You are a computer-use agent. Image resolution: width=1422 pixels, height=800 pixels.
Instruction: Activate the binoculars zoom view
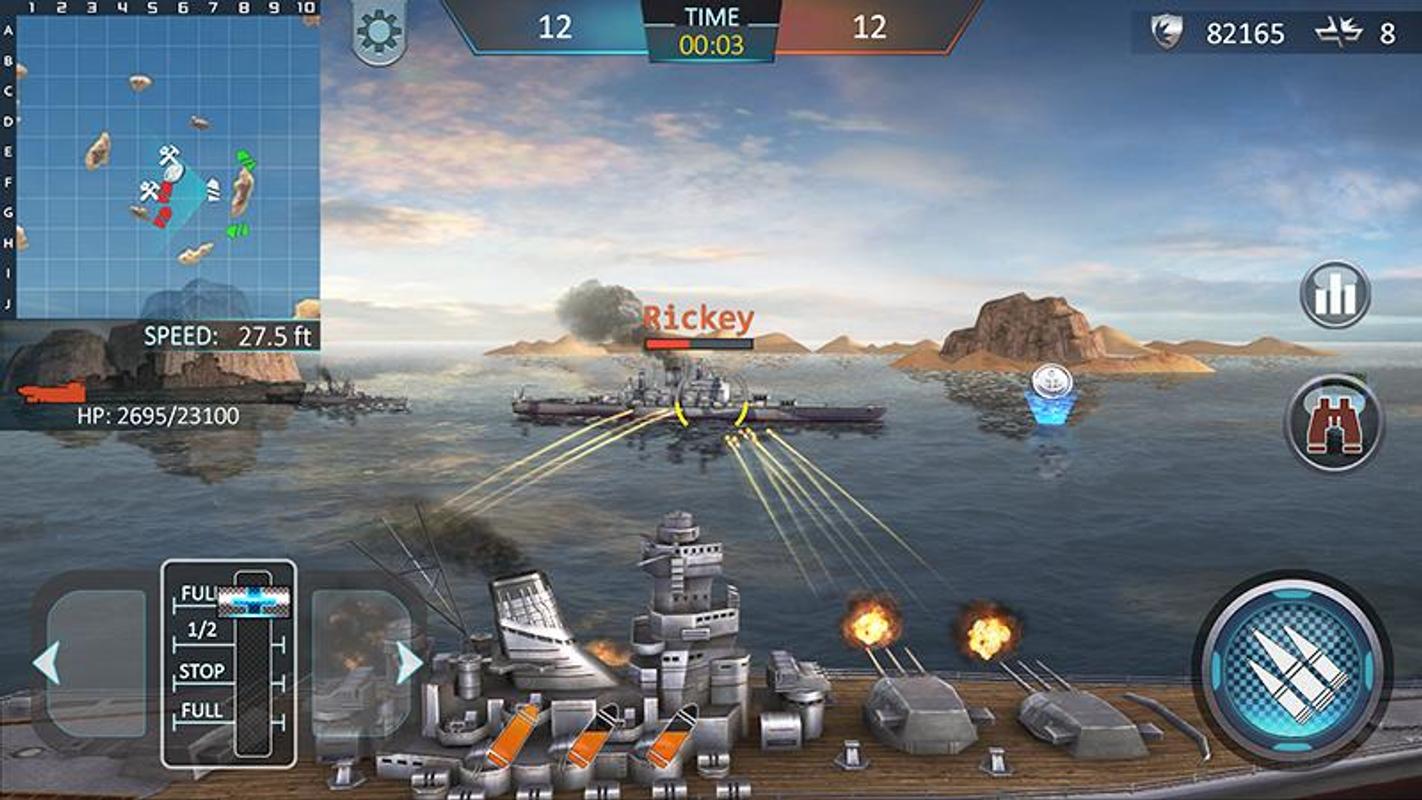(x=1334, y=423)
